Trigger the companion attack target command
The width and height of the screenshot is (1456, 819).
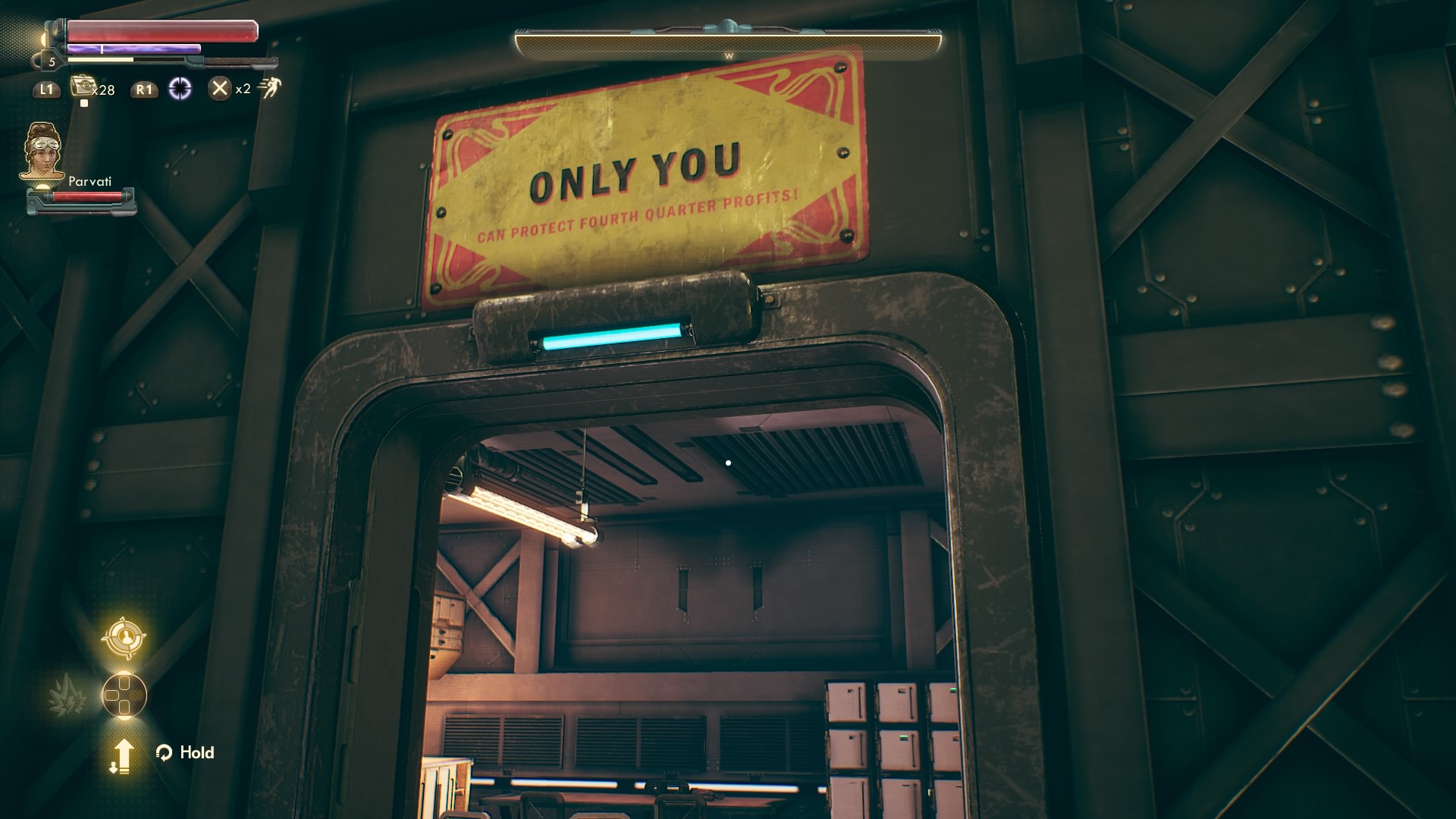(x=124, y=638)
